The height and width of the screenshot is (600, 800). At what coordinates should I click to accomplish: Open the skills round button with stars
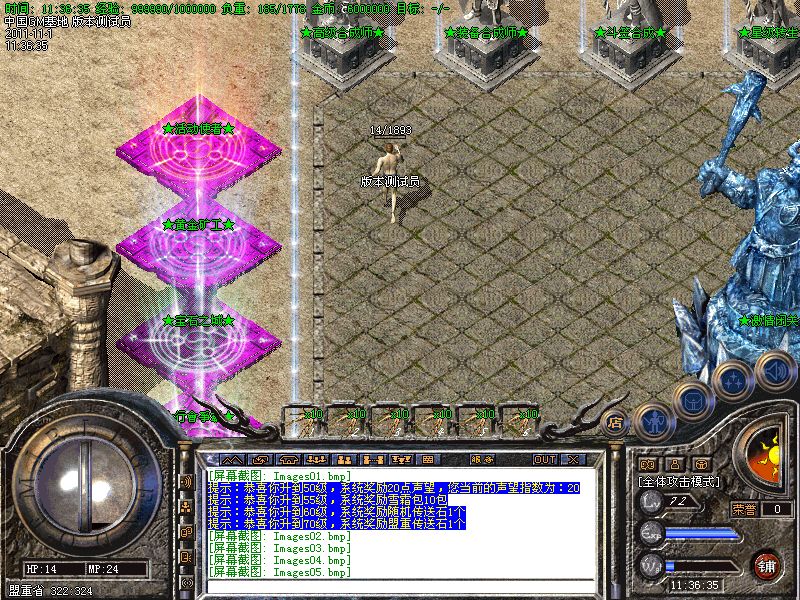(733, 380)
